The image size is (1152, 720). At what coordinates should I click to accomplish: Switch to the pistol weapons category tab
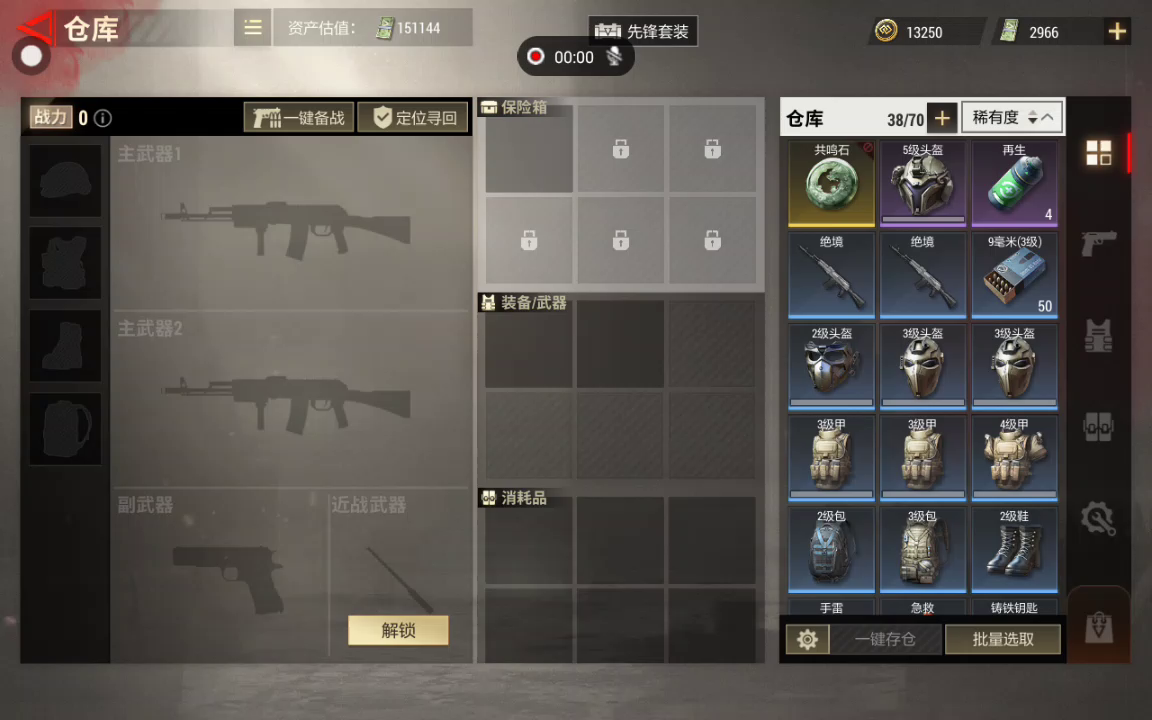(x=1099, y=243)
